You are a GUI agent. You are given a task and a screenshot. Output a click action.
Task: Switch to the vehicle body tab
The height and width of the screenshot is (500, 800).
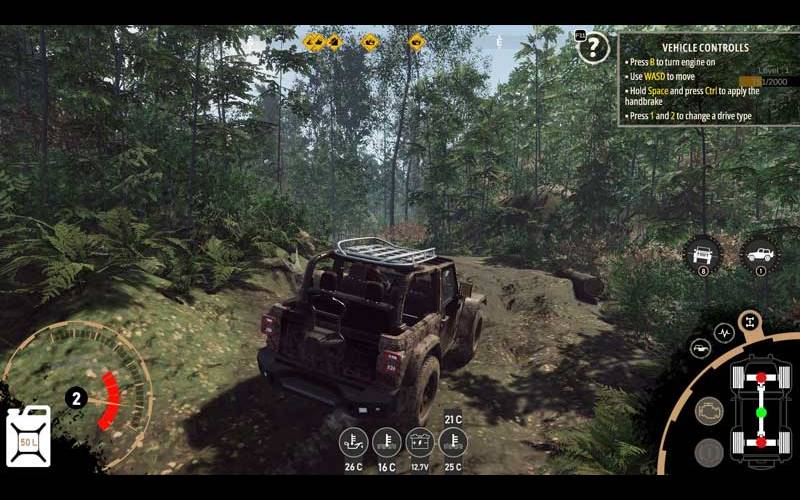click(701, 349)
